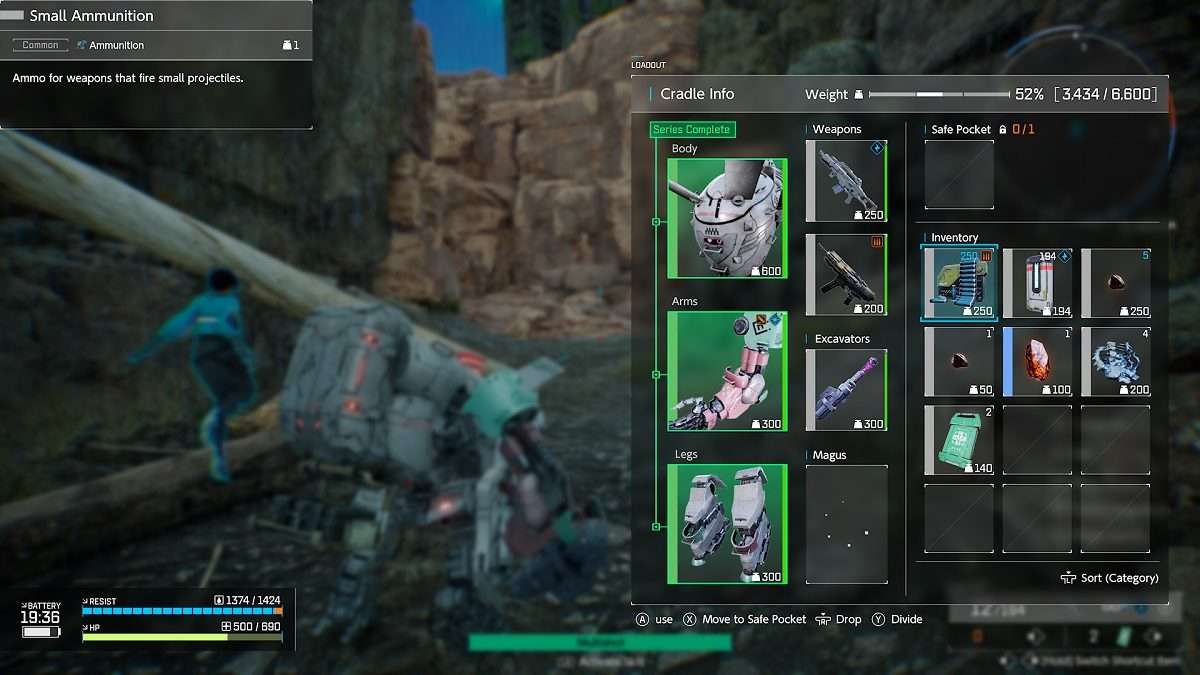
Task: Select the green repair kit item
Action: pos(959,440)
